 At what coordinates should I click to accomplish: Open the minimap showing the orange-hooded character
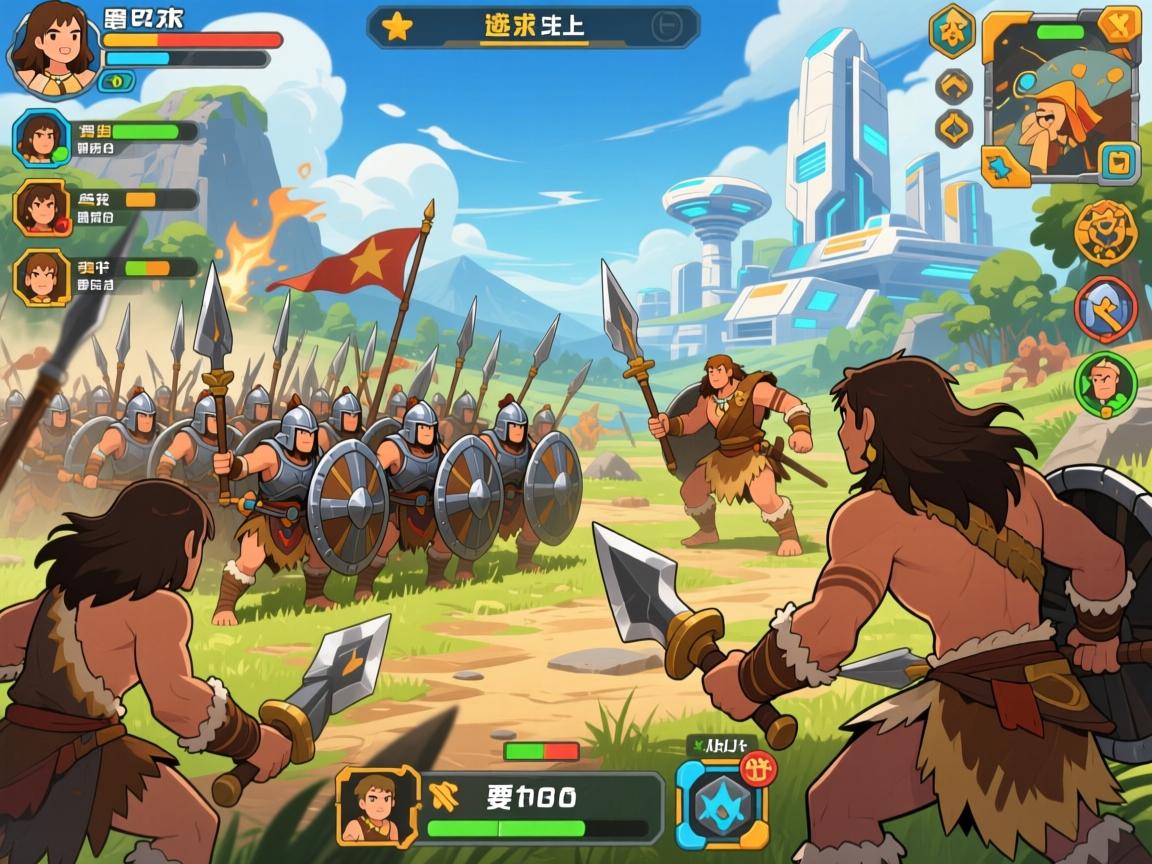(x=1062, y=100)
